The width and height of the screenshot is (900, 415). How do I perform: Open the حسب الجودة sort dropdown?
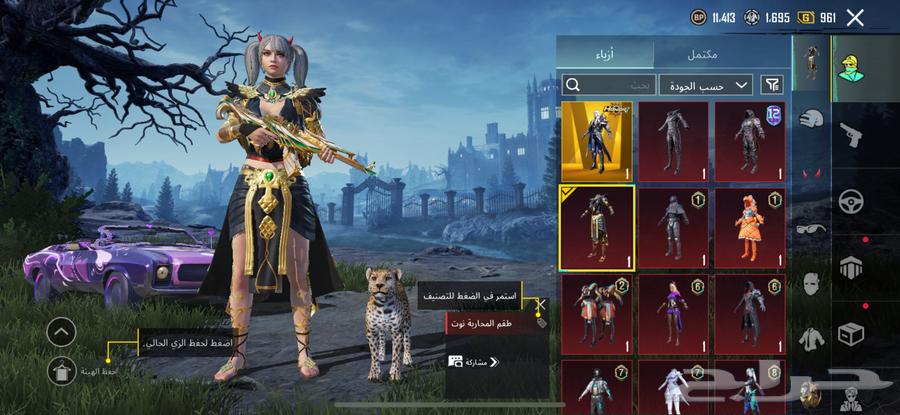[706, 84]
